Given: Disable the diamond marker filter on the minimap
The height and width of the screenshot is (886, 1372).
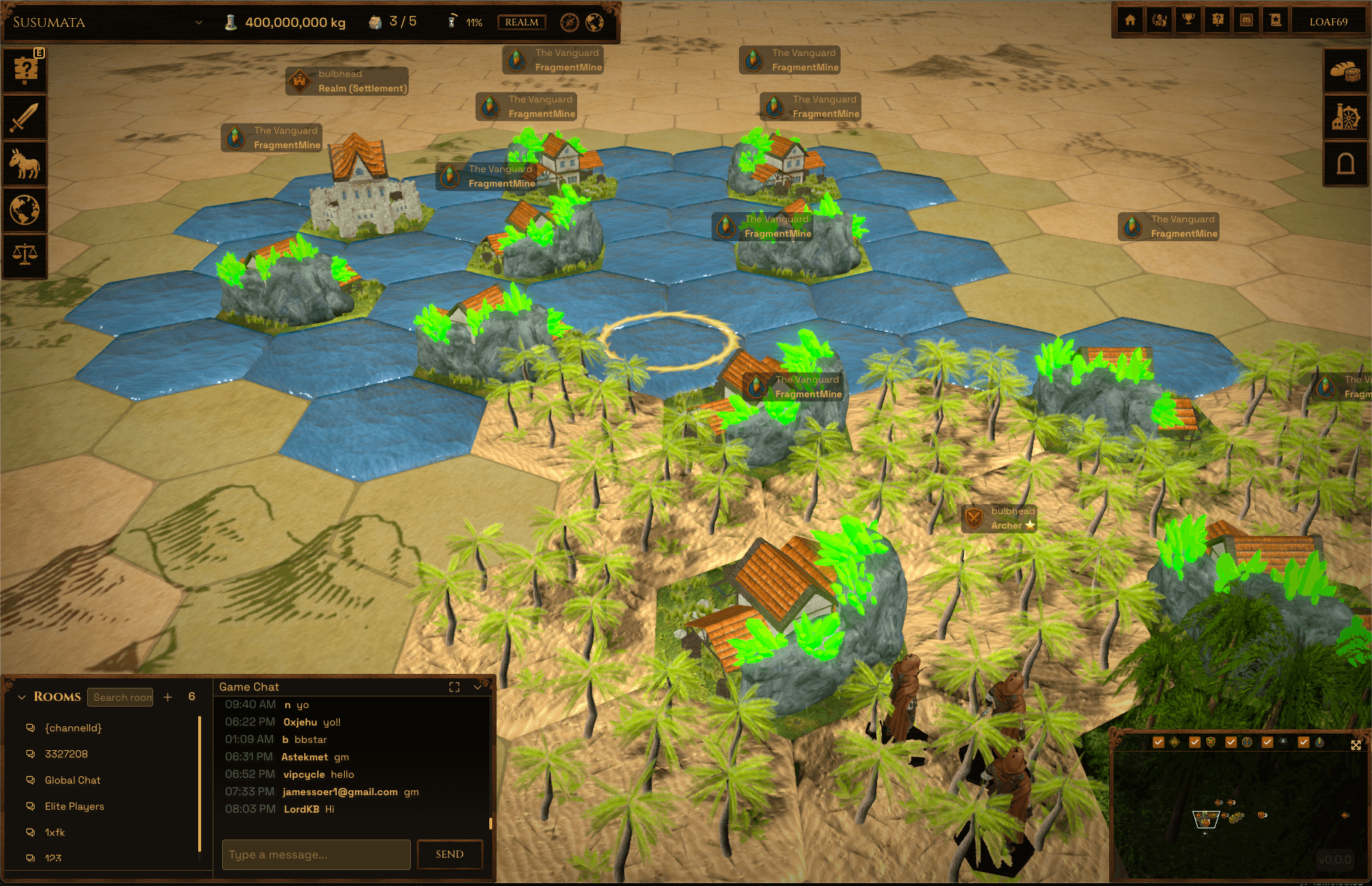Looking at the screenshot, I should point(1159,742).
